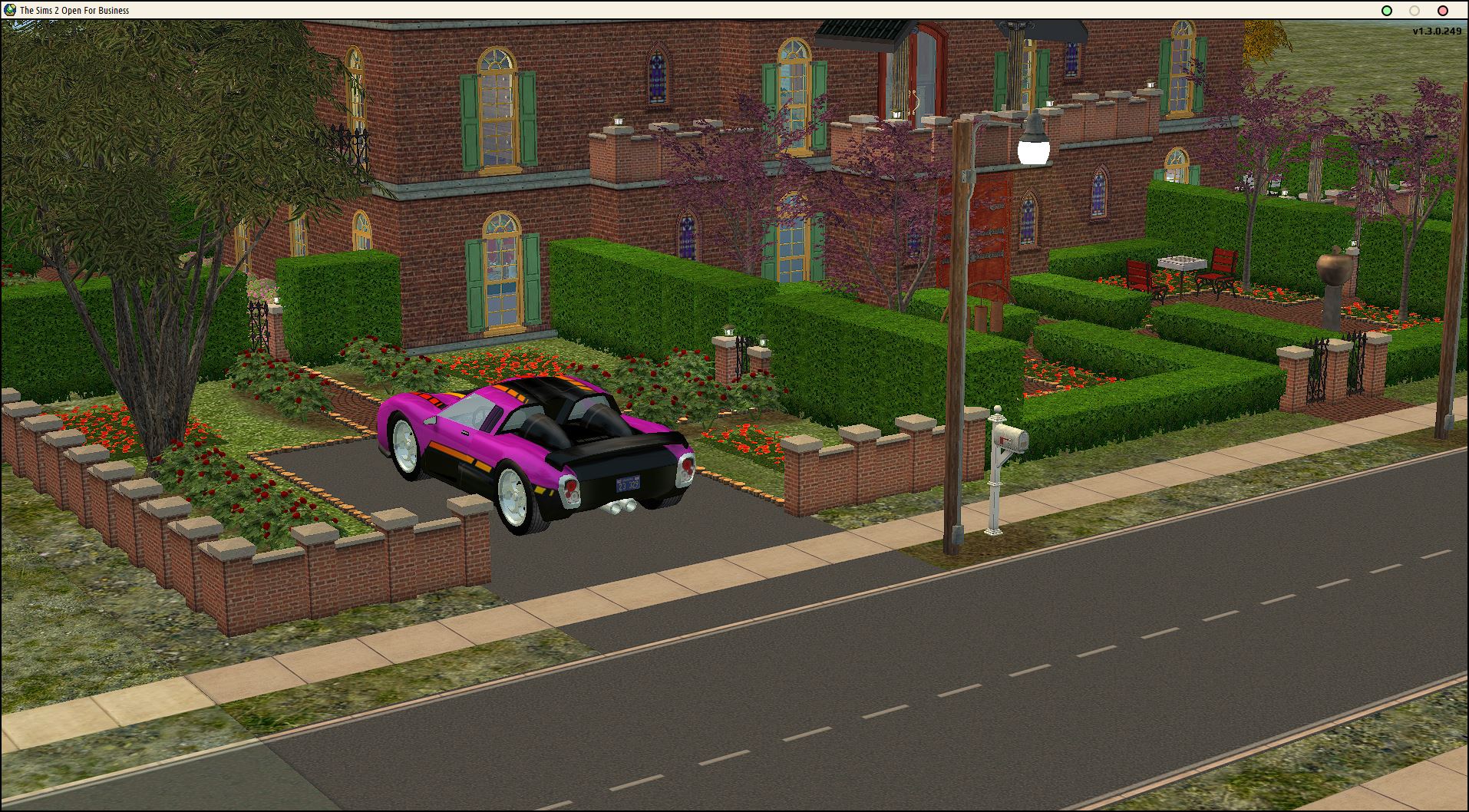Click the green window control circle
This screenshot has width=1469, height=812.
1386,12
